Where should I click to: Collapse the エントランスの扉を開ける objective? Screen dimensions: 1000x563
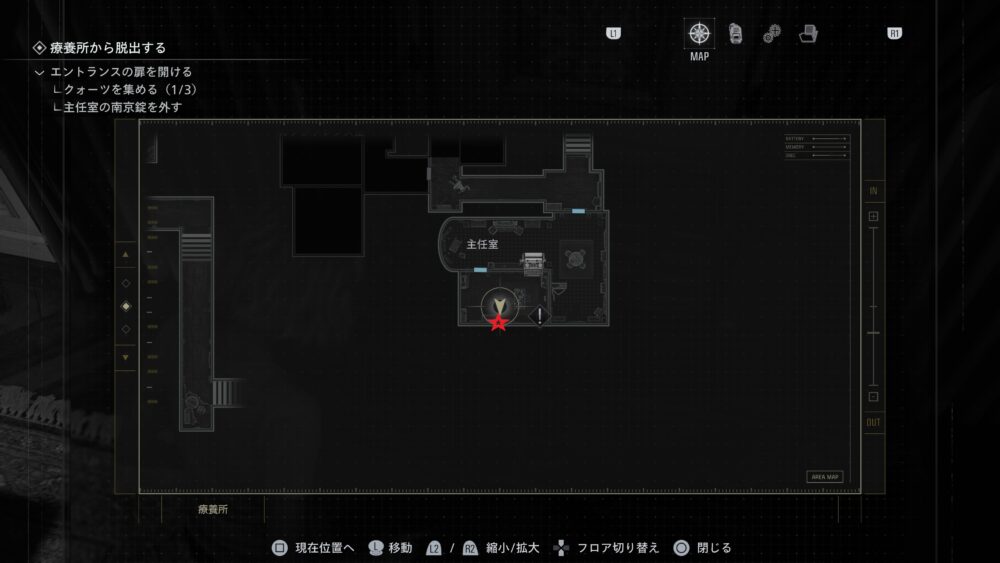39,72
